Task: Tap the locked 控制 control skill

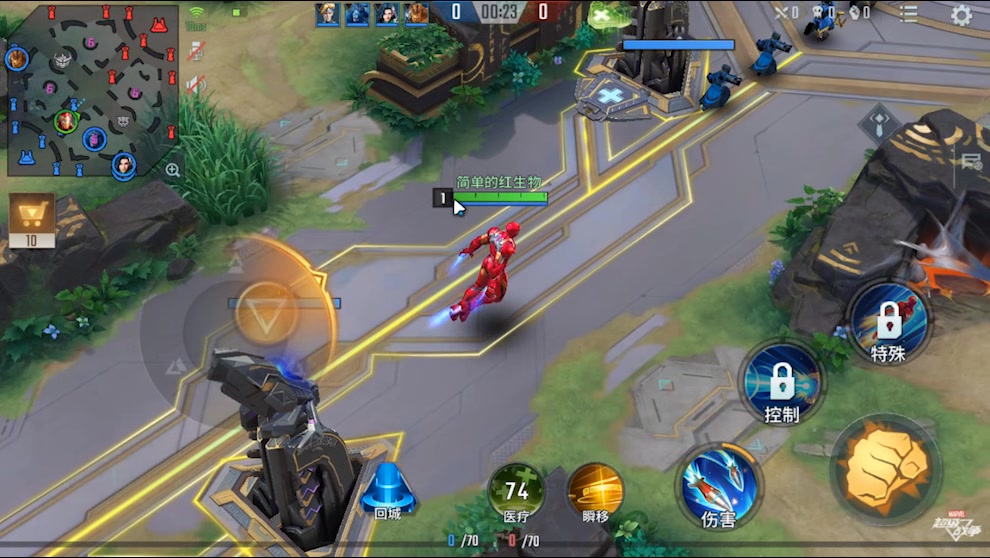Action: tap(781, 381)
